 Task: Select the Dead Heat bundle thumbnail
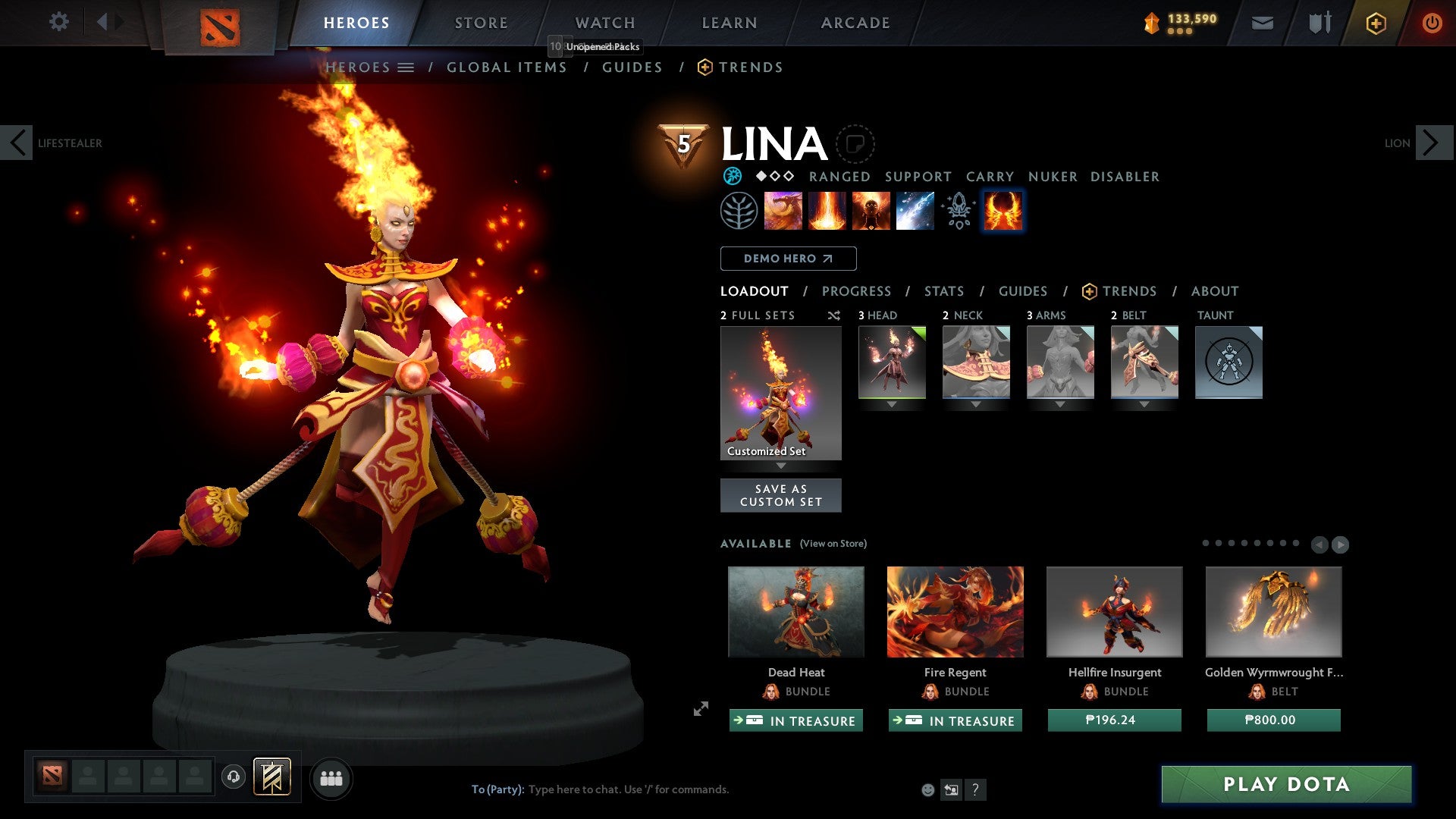click(x=795, y=611)
